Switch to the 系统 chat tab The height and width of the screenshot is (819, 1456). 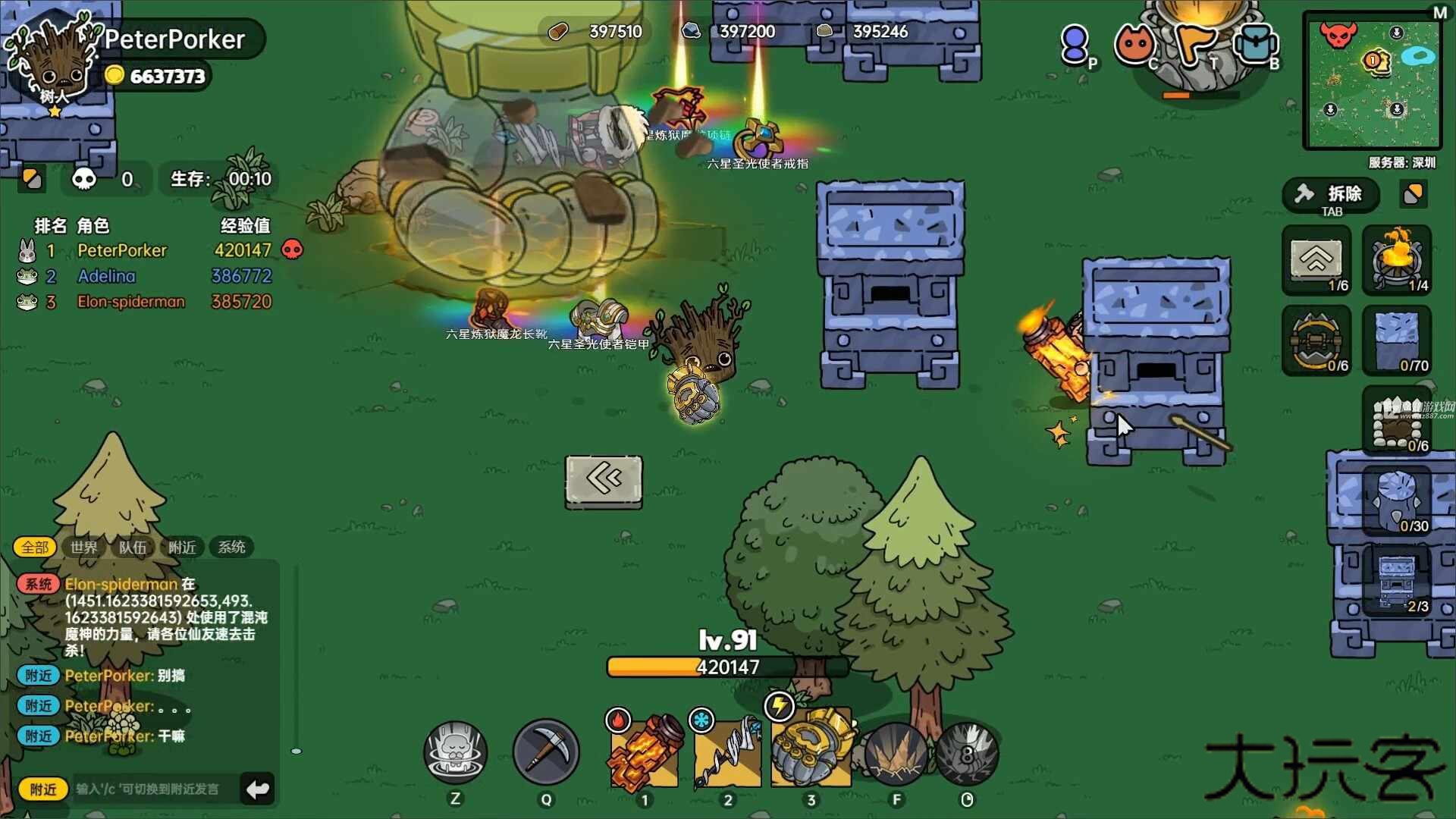click(x=231, y=548)
